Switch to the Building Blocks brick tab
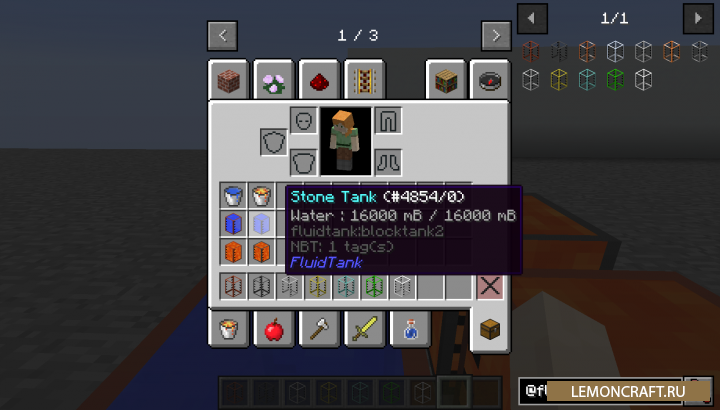The width and height of the screenshot is (720, 410). [228, 80]
